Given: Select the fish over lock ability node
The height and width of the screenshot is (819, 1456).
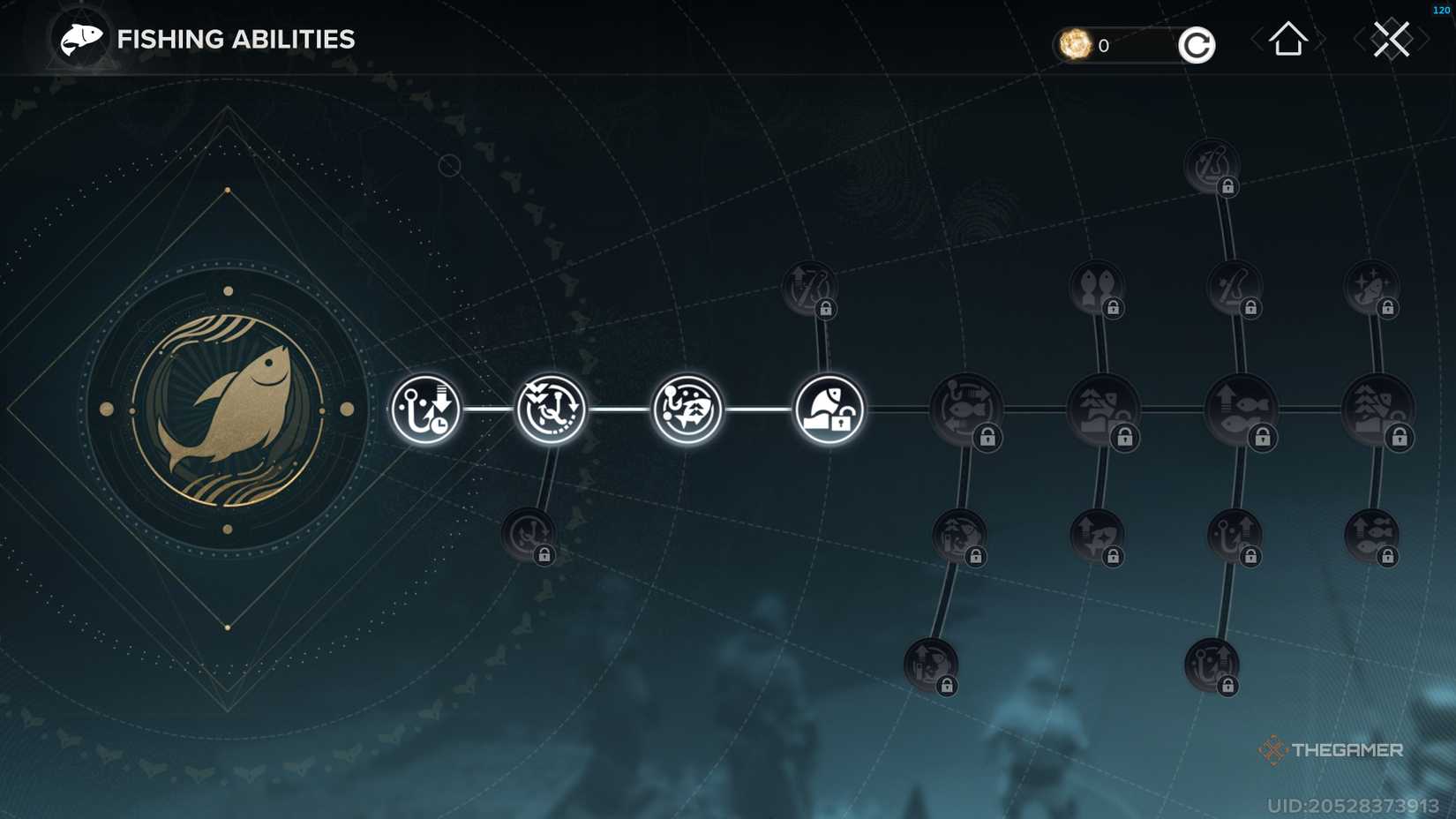Looking at the screenshot, I should pos(828,409).
